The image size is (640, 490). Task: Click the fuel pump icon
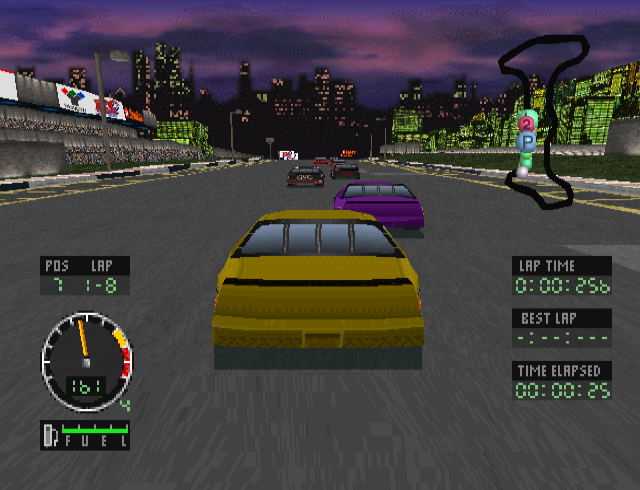coord(49,434)
